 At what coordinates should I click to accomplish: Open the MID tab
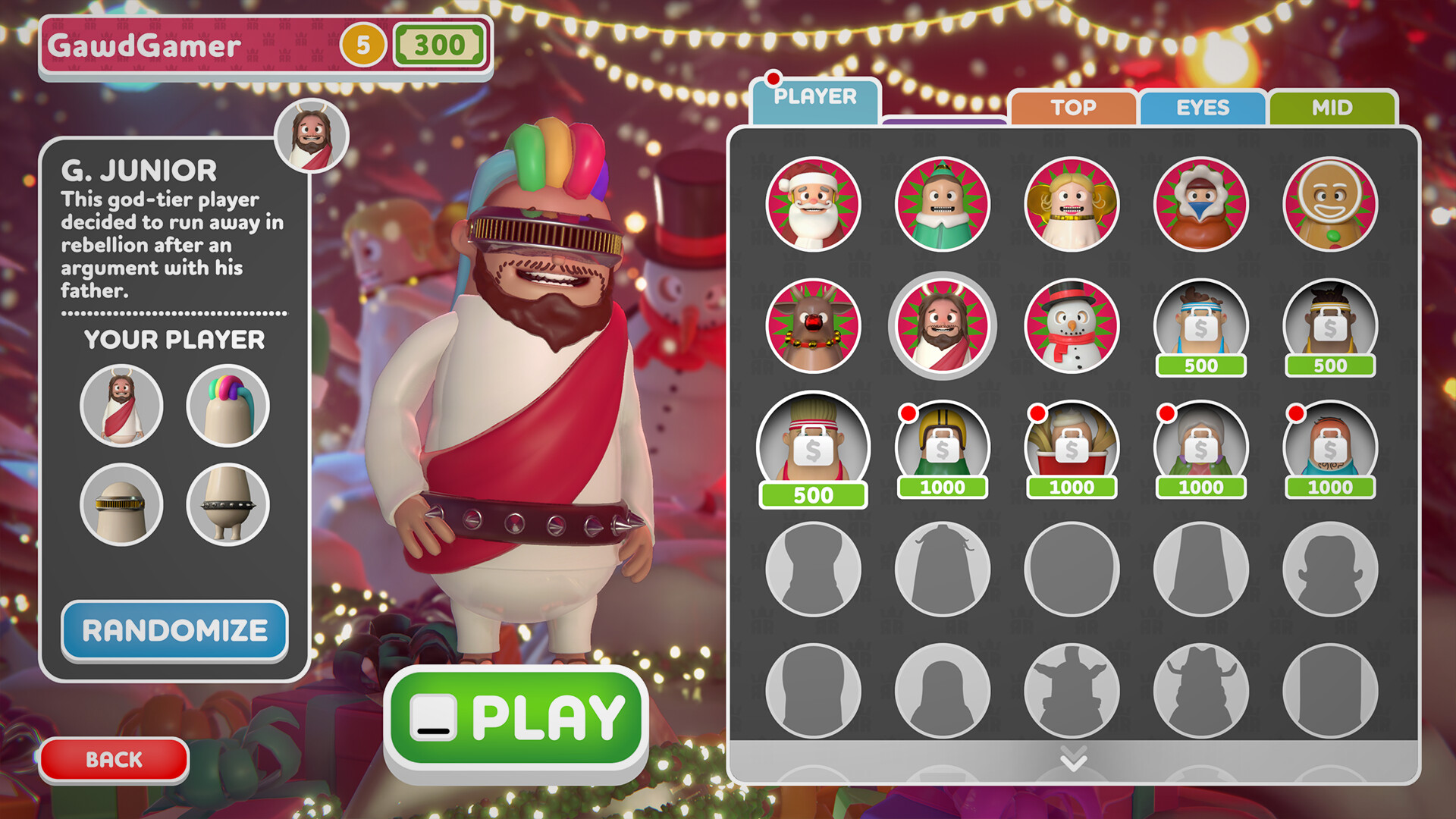click(1333, 108)
